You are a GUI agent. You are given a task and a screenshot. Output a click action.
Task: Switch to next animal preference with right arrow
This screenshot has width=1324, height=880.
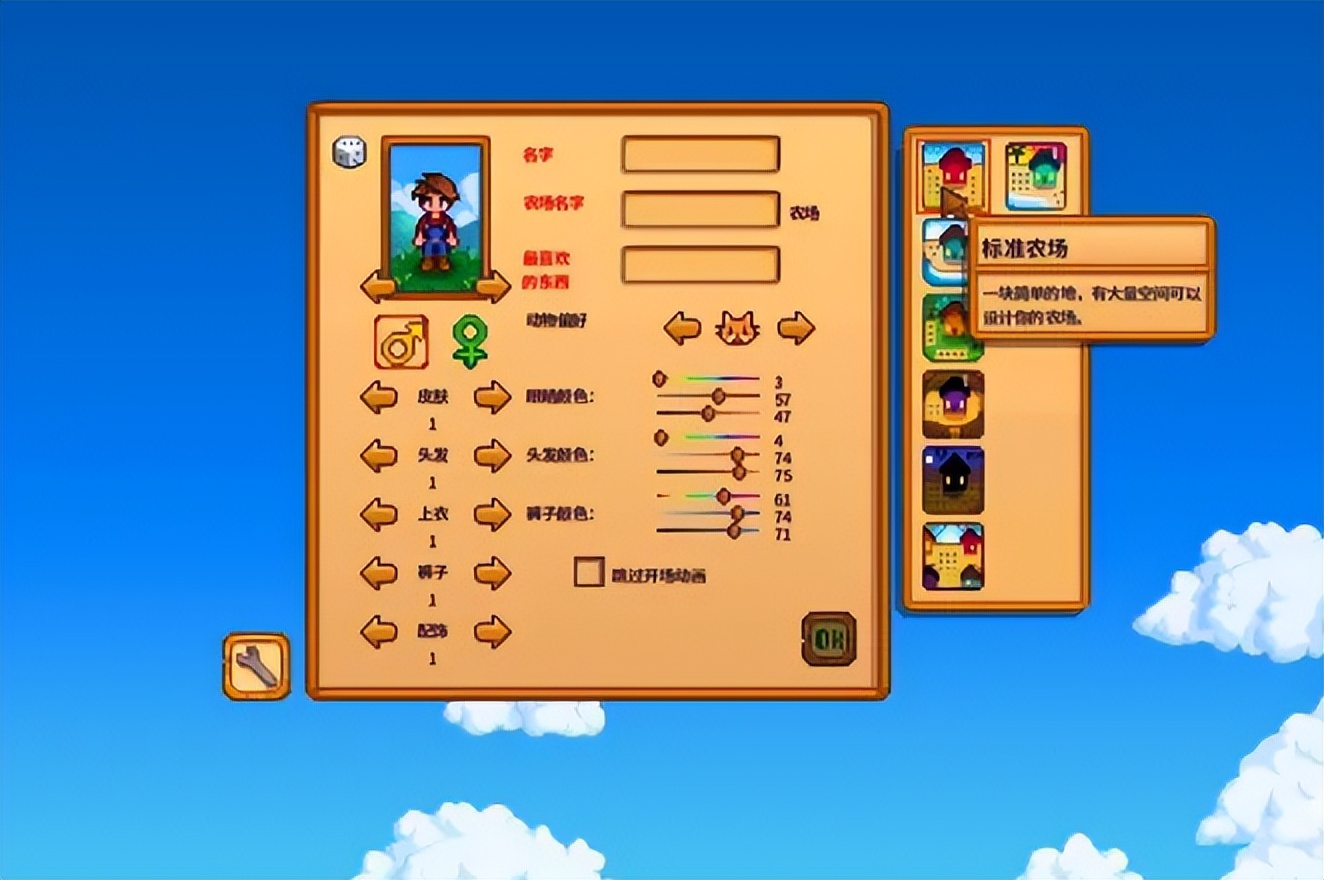(796, 328)
